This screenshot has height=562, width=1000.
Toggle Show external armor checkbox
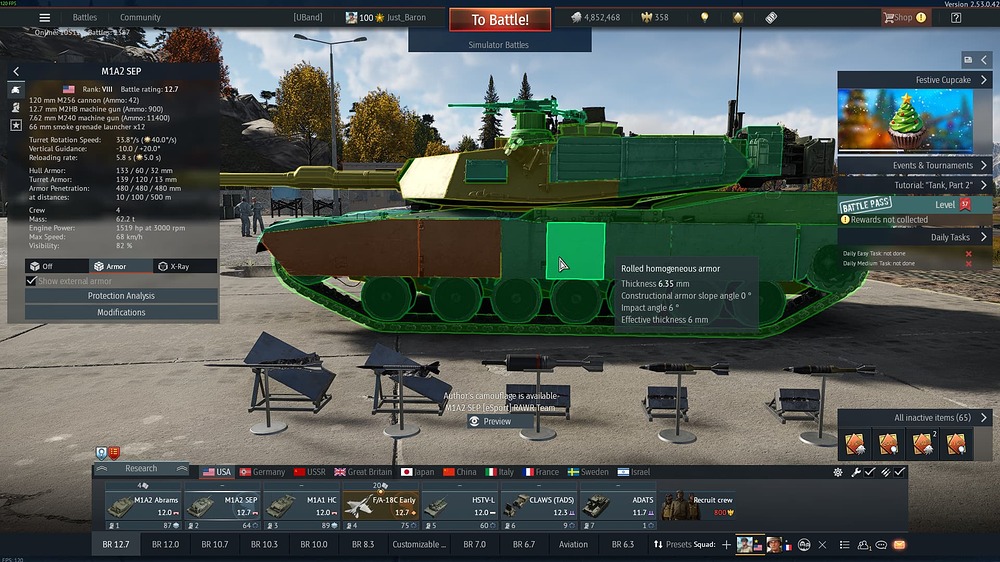tap(31, 282)
